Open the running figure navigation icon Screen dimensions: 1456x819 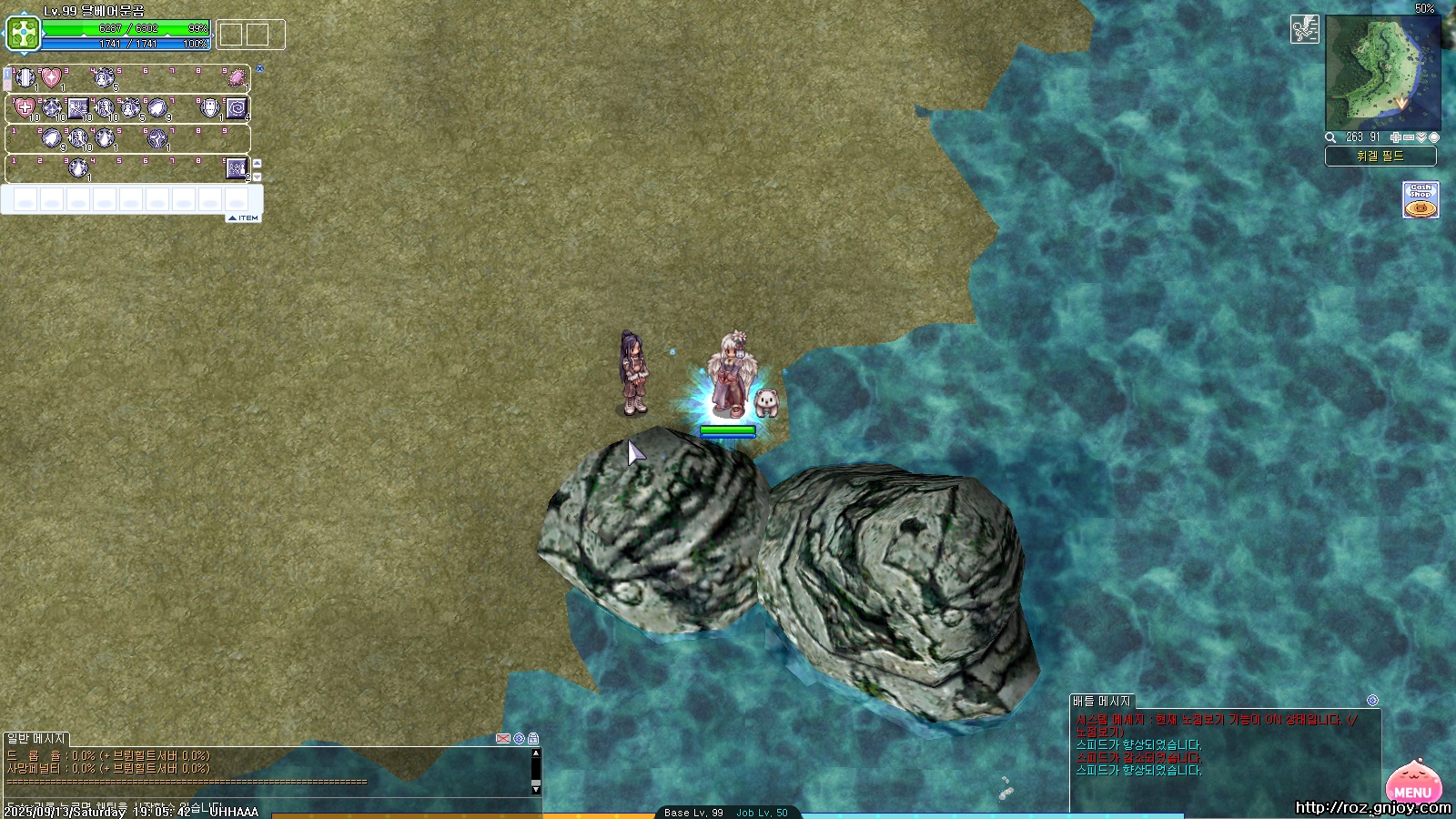[x=1305, y=29]
